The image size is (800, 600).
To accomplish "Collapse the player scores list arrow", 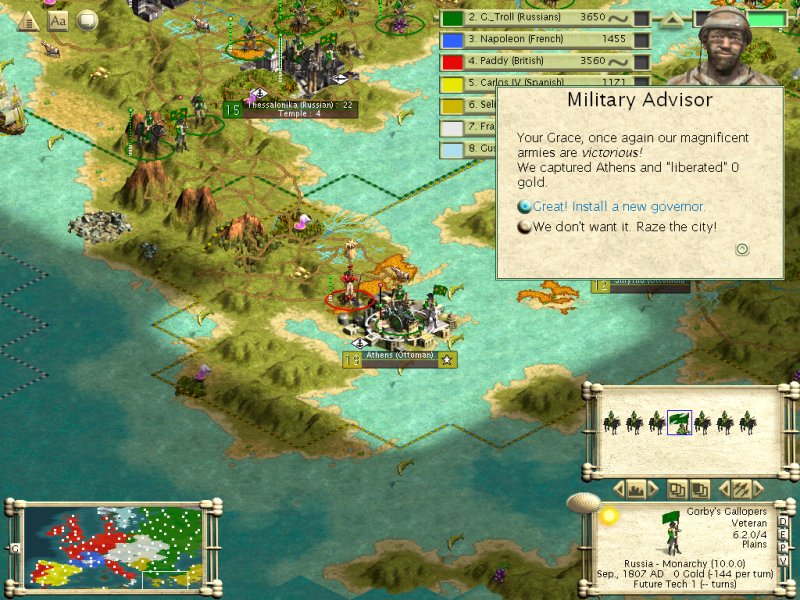I will click(674, 19).
